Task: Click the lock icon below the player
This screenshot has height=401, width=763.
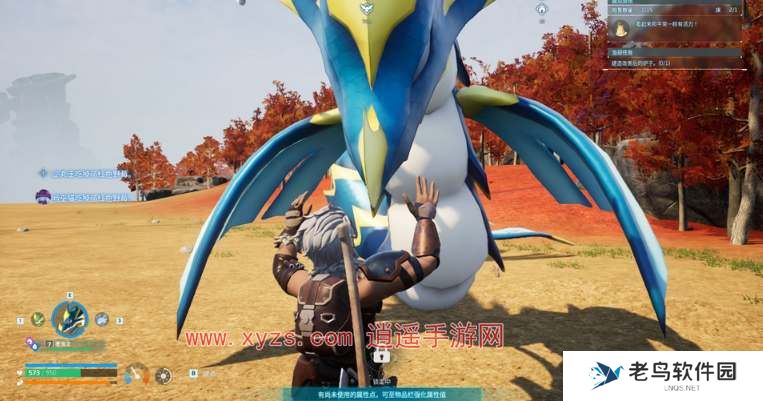Action: click(x=381, y=355)
